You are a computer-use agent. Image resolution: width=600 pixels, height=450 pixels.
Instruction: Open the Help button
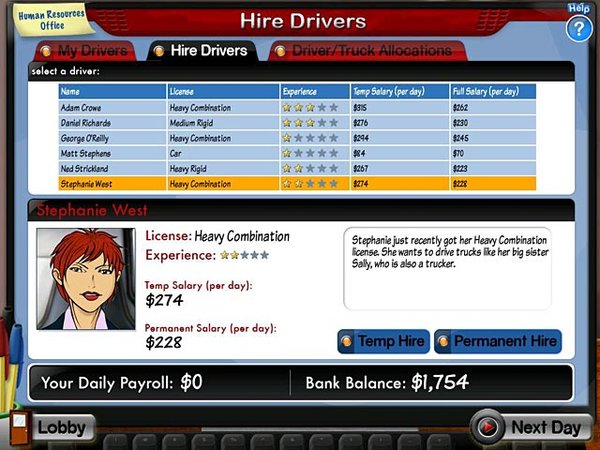(578, 26)
